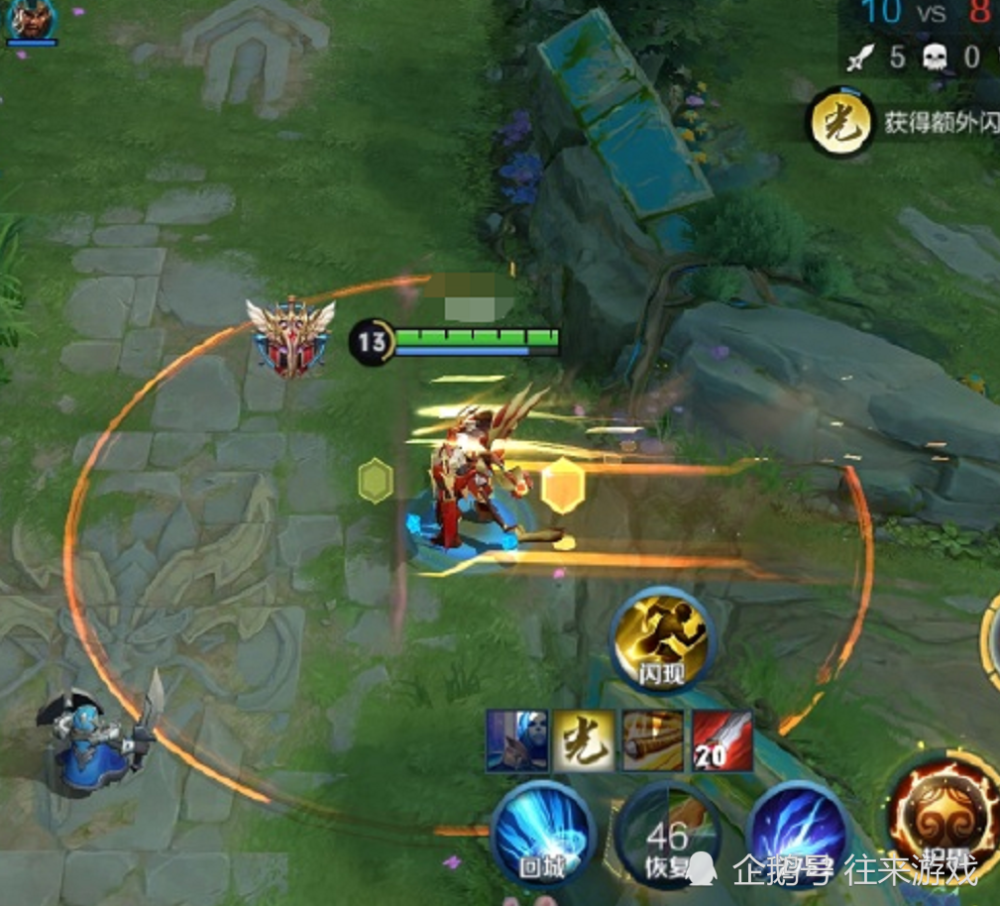Tap the golden 光 icon in the buff row
This screenshot has width=1000, height=906.
[584, 741]
